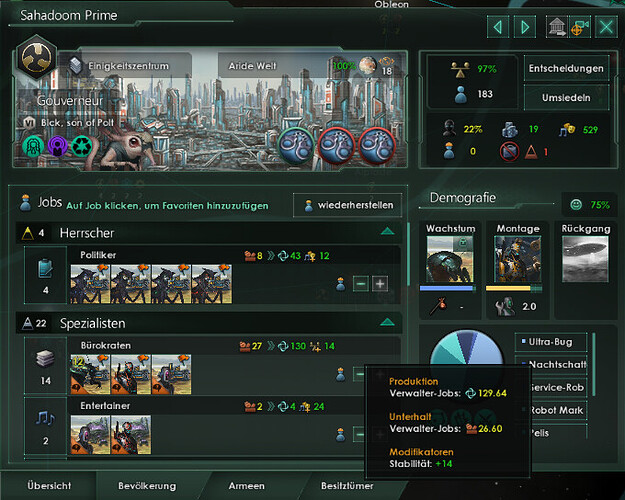Open the Entscheidungen menu
The width and height of the screenshot is (625, 500).
tap(565, 68)
